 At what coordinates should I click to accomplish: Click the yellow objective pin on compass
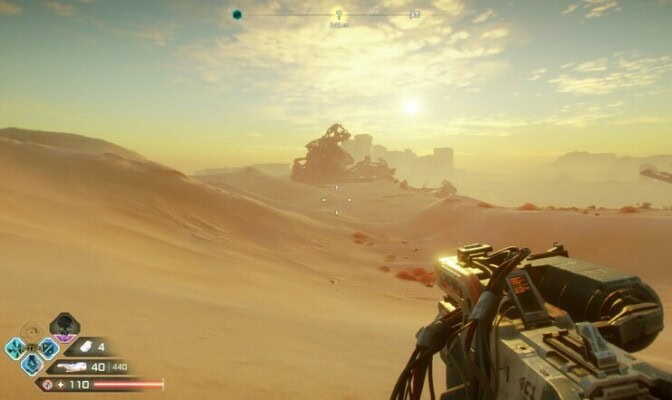tap(338, 15)
